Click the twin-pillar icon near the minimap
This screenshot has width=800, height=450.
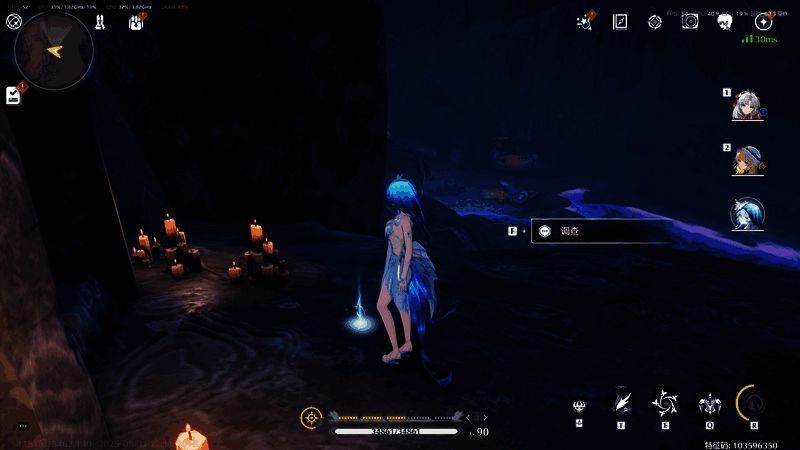click(x=100, y=21)
